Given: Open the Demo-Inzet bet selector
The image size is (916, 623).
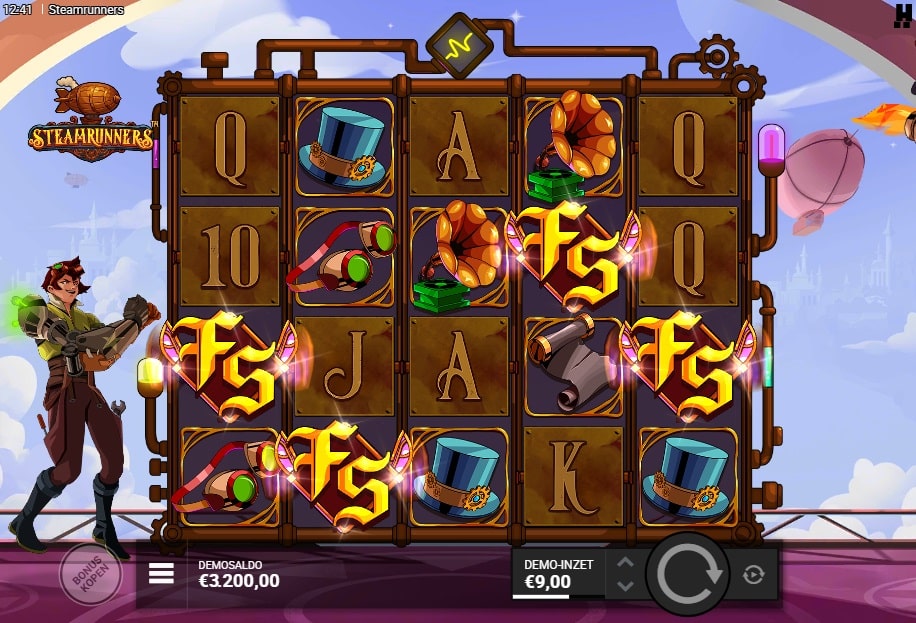Looking at the screenshot, I should coord(558,573).
